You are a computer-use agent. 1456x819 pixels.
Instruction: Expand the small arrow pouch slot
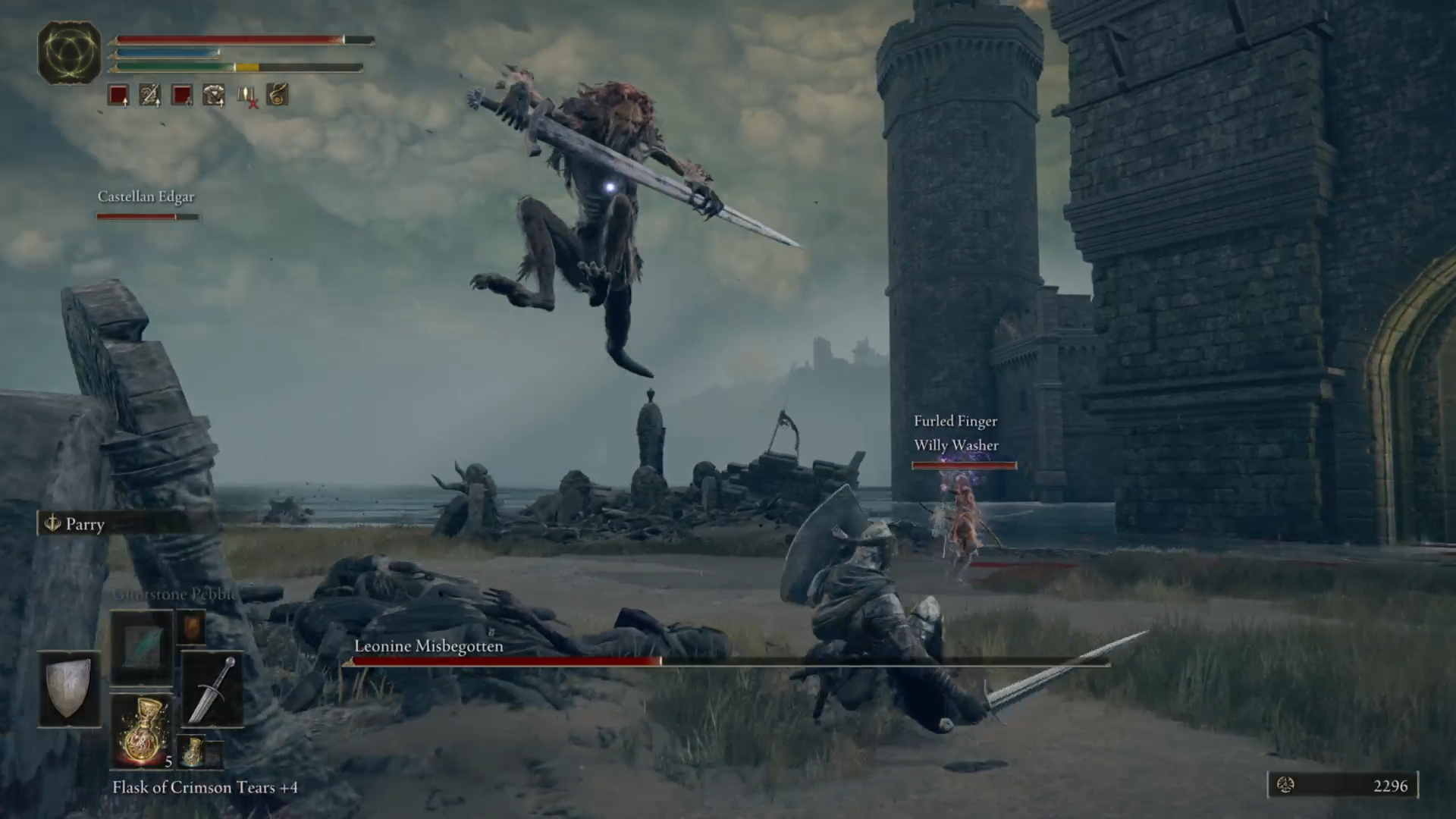point(192,628)
